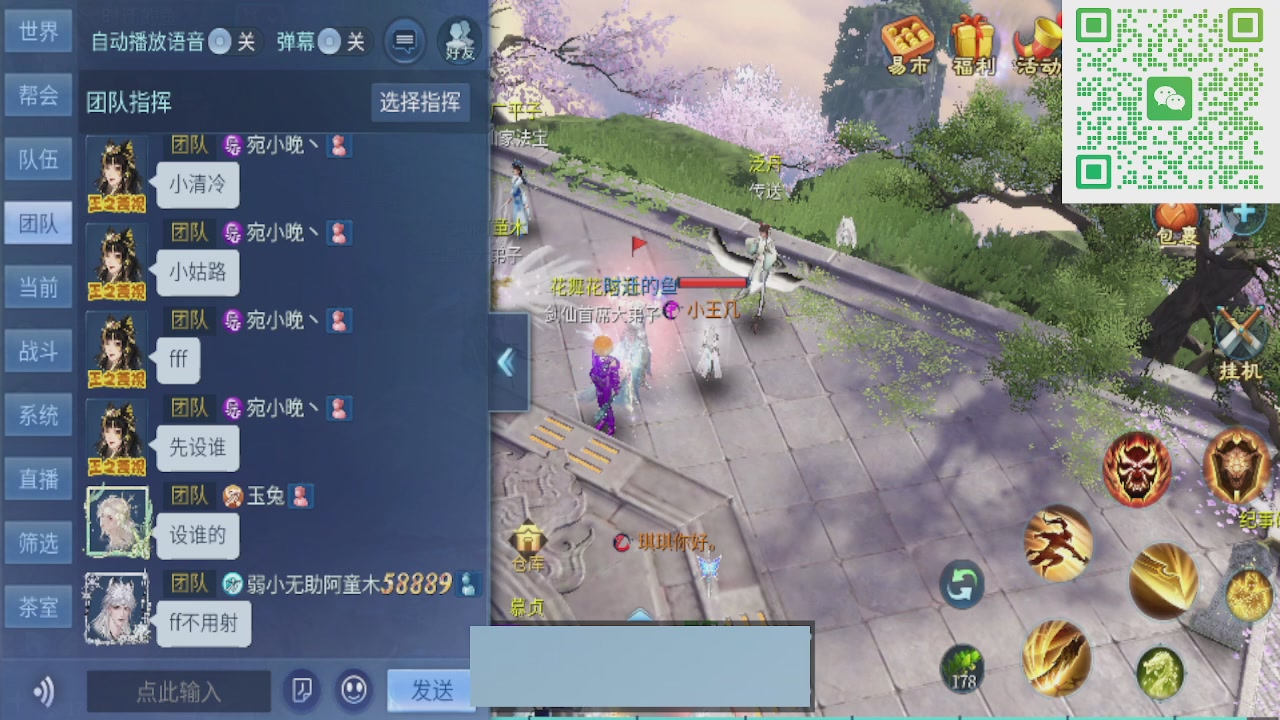Switch to the 世界 world chat tab
This screenshot has height=720, width=1280.
tap(38, 31)
